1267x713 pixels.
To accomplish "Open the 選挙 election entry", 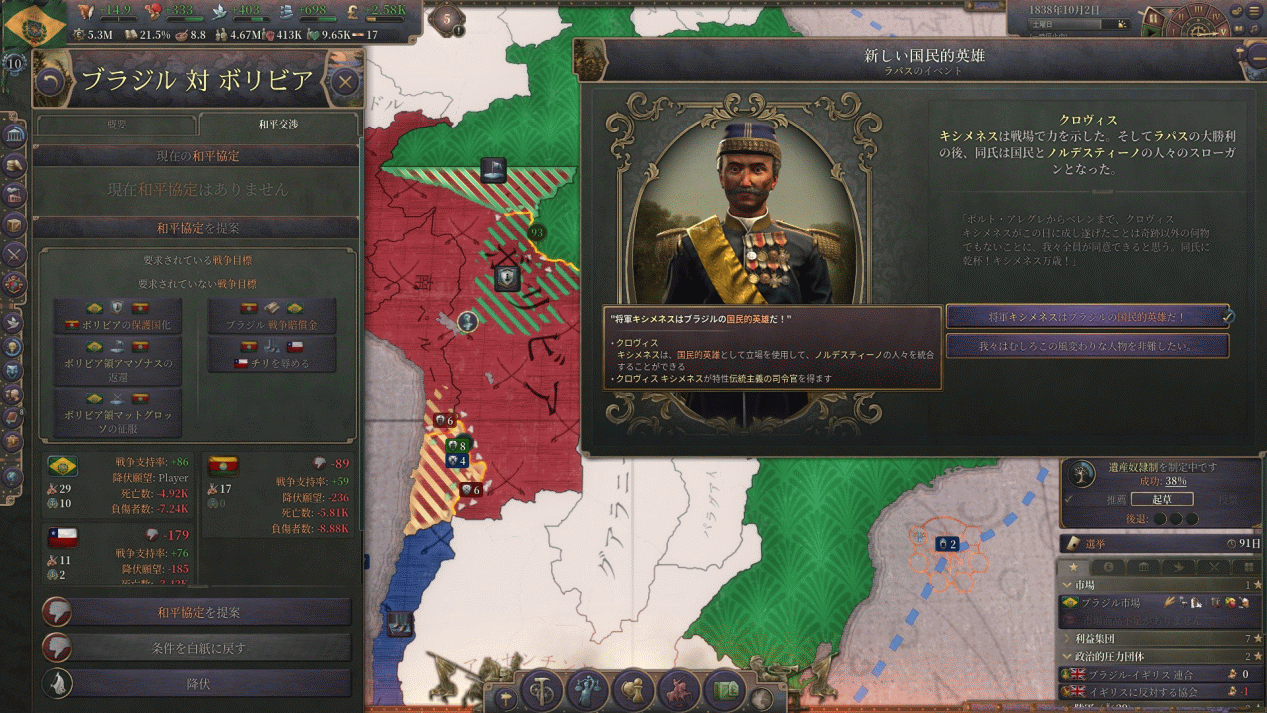I will click(1160, 543).
